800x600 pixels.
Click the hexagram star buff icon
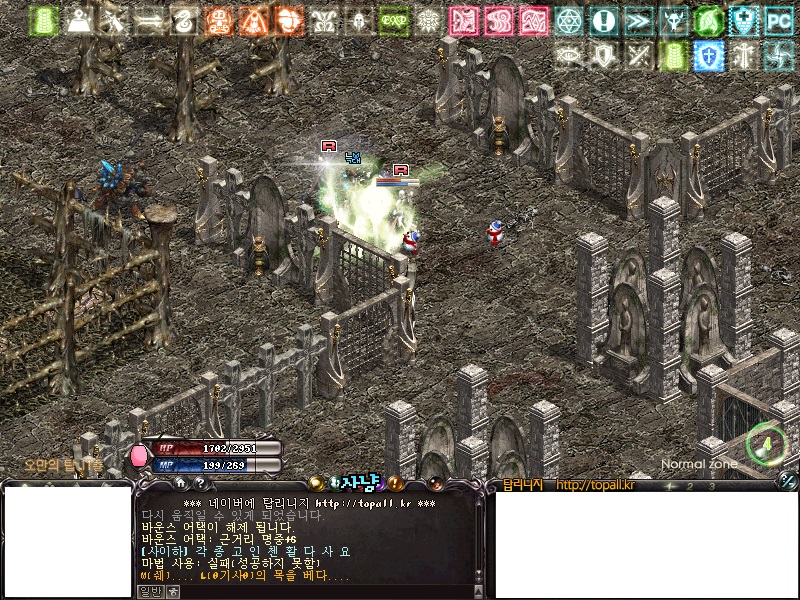(568, 20)
